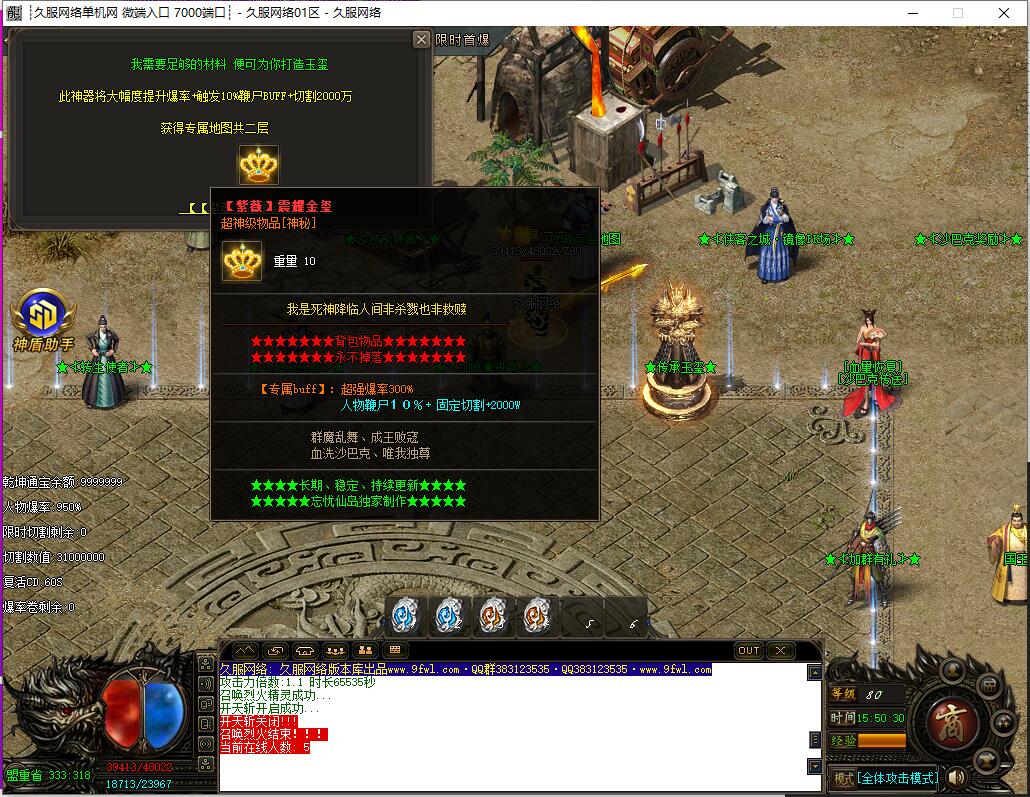Use the second orange swirl hotbar slot
Screen dimensions: 1030x797
coord(539,616)
